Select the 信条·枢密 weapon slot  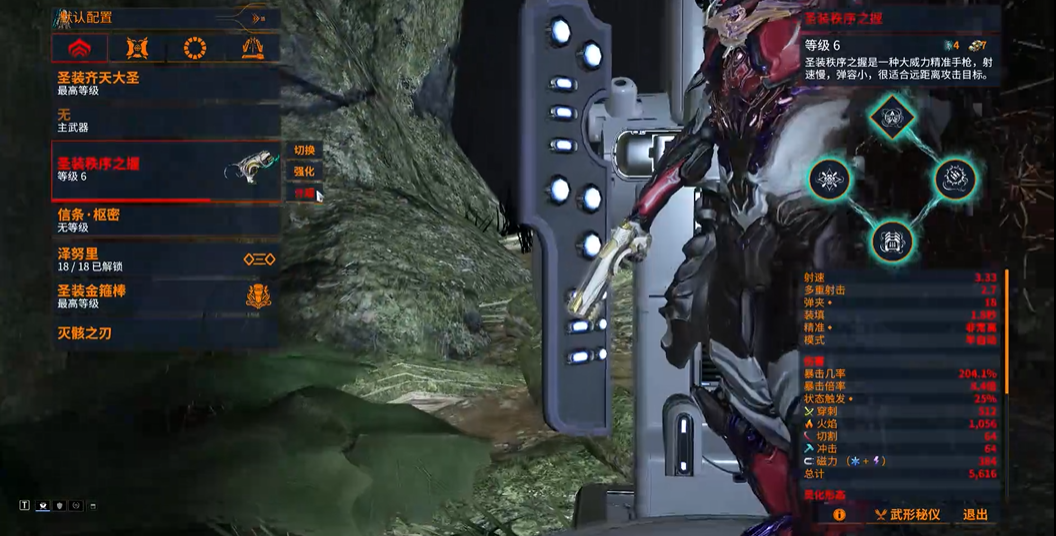[x=165, y=220]
